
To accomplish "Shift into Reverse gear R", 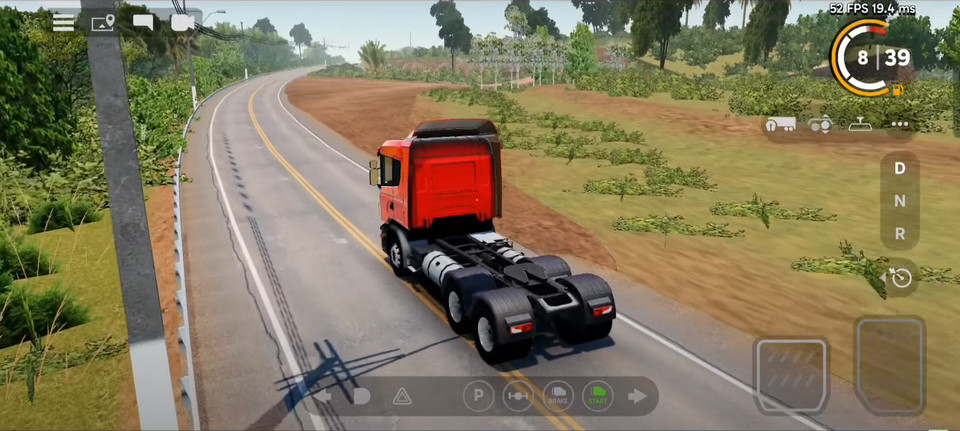I will [900, 234].
